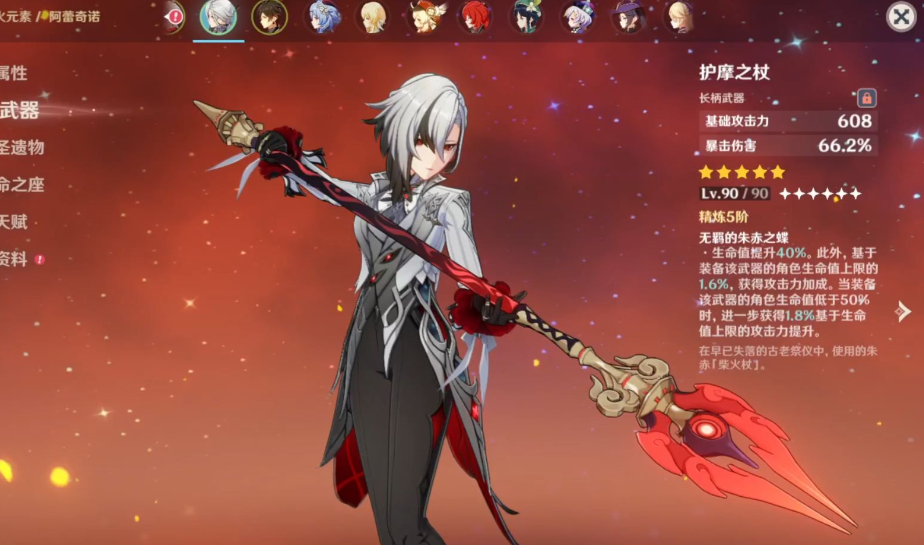Toggle the weapon lock icon

pyautogui.click(x=866, y=98)
